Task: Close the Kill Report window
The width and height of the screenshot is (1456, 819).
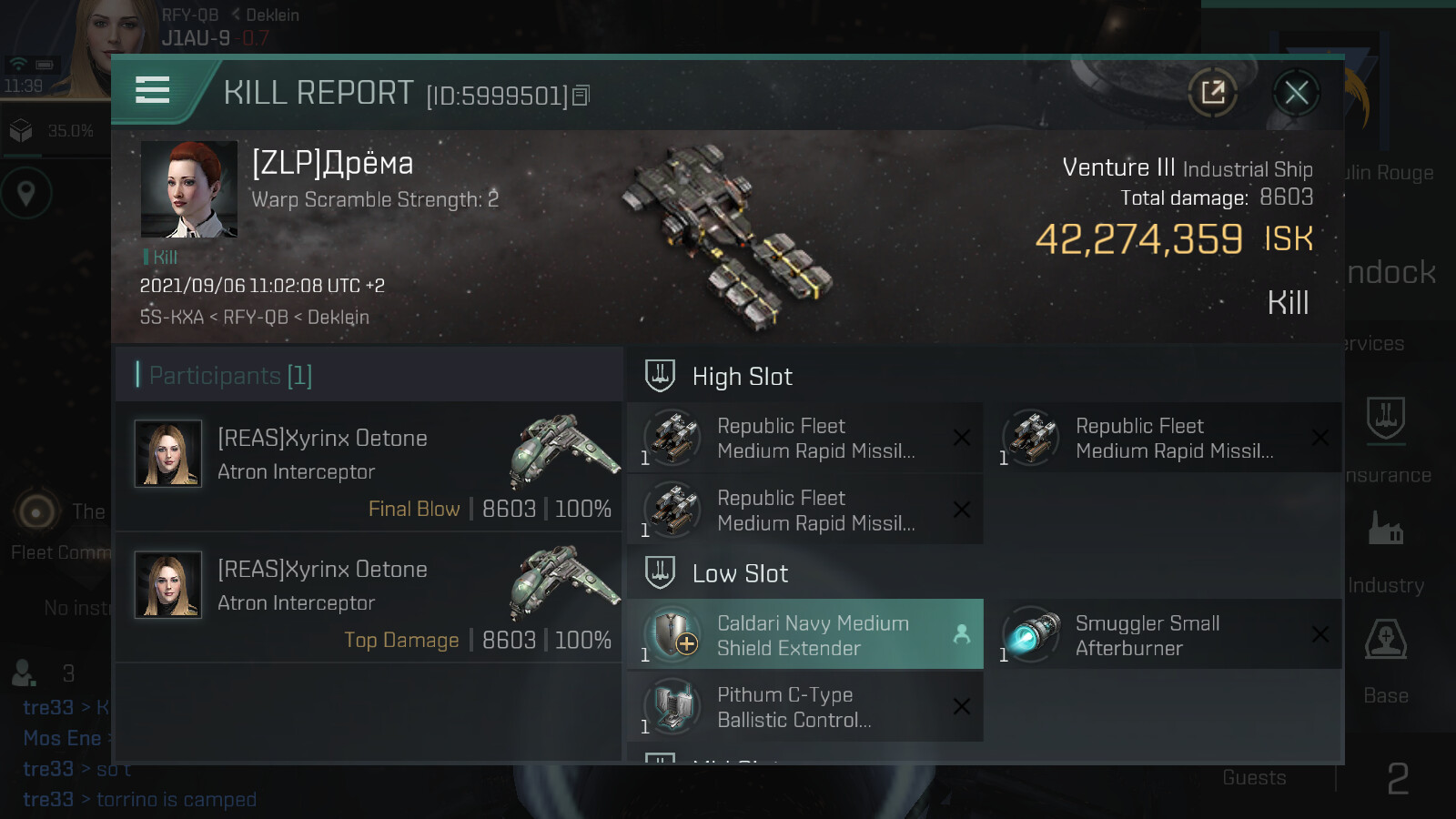Action: coord(1296,92)
